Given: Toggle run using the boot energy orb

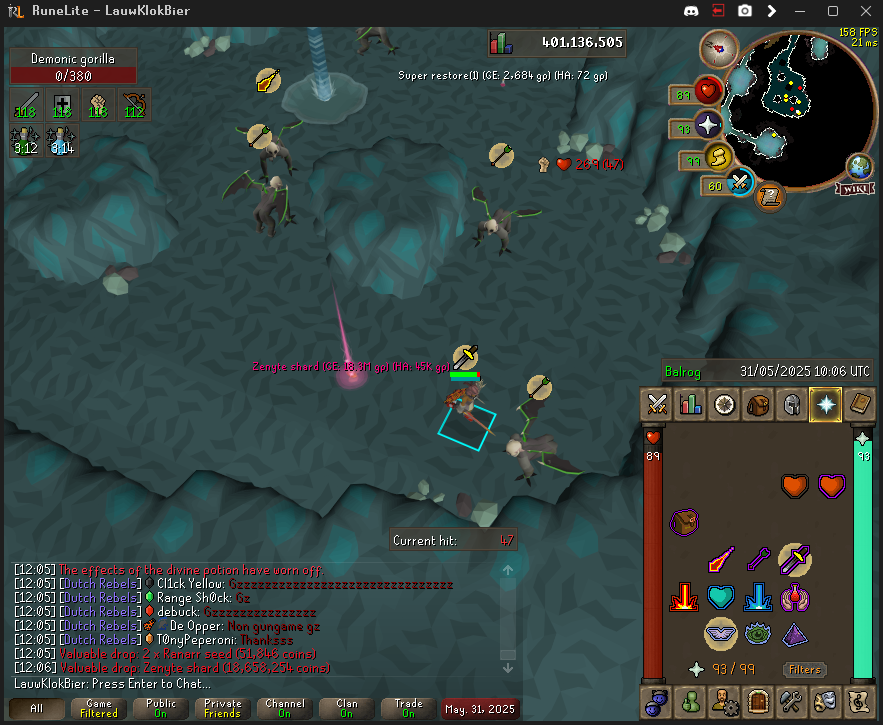Looking at the screenshot, I should [716, 158].
